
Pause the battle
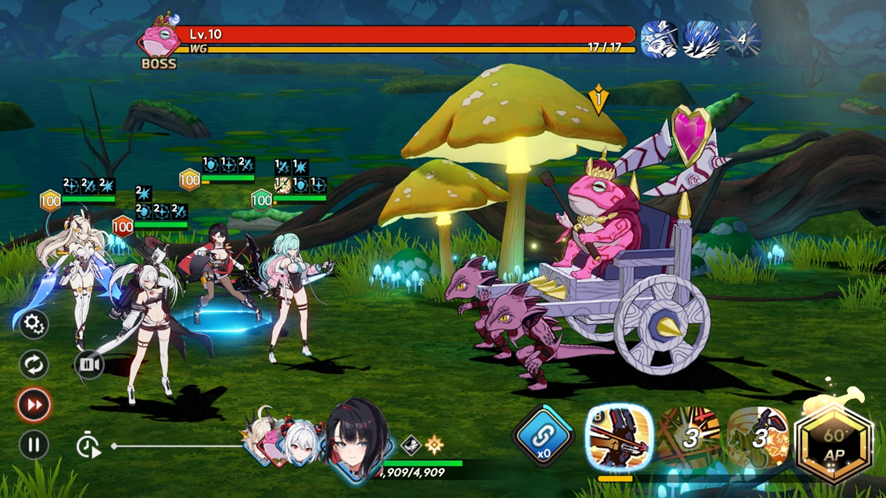pos(34,444)
